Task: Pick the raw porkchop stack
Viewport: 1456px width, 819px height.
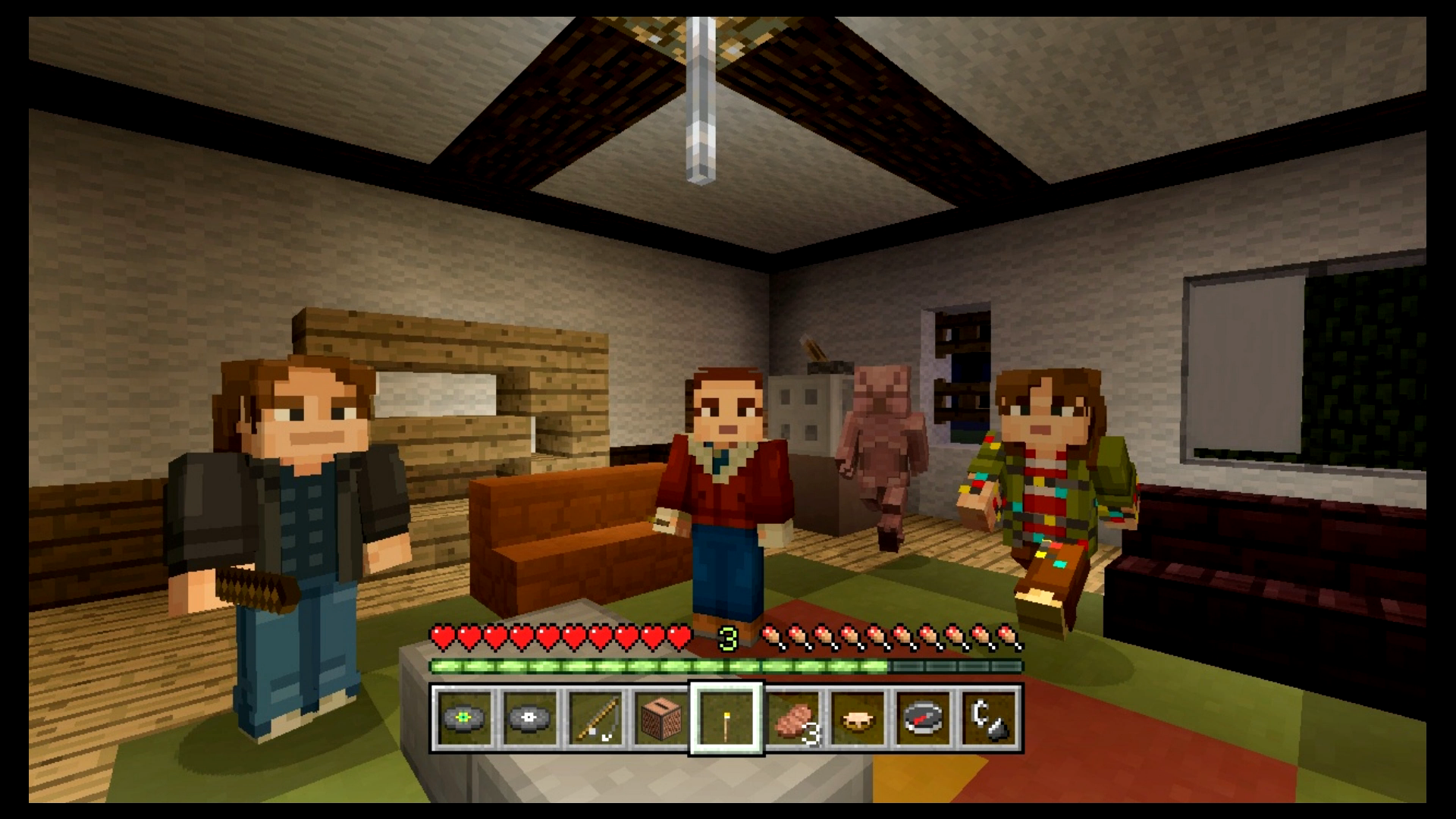Action: point(792,717)
